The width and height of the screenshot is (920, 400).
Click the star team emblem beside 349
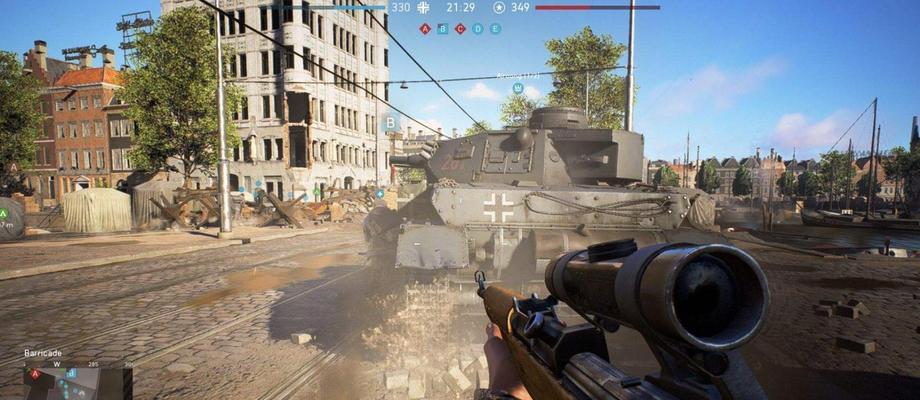pyautogui.click(x=499, y=7)
